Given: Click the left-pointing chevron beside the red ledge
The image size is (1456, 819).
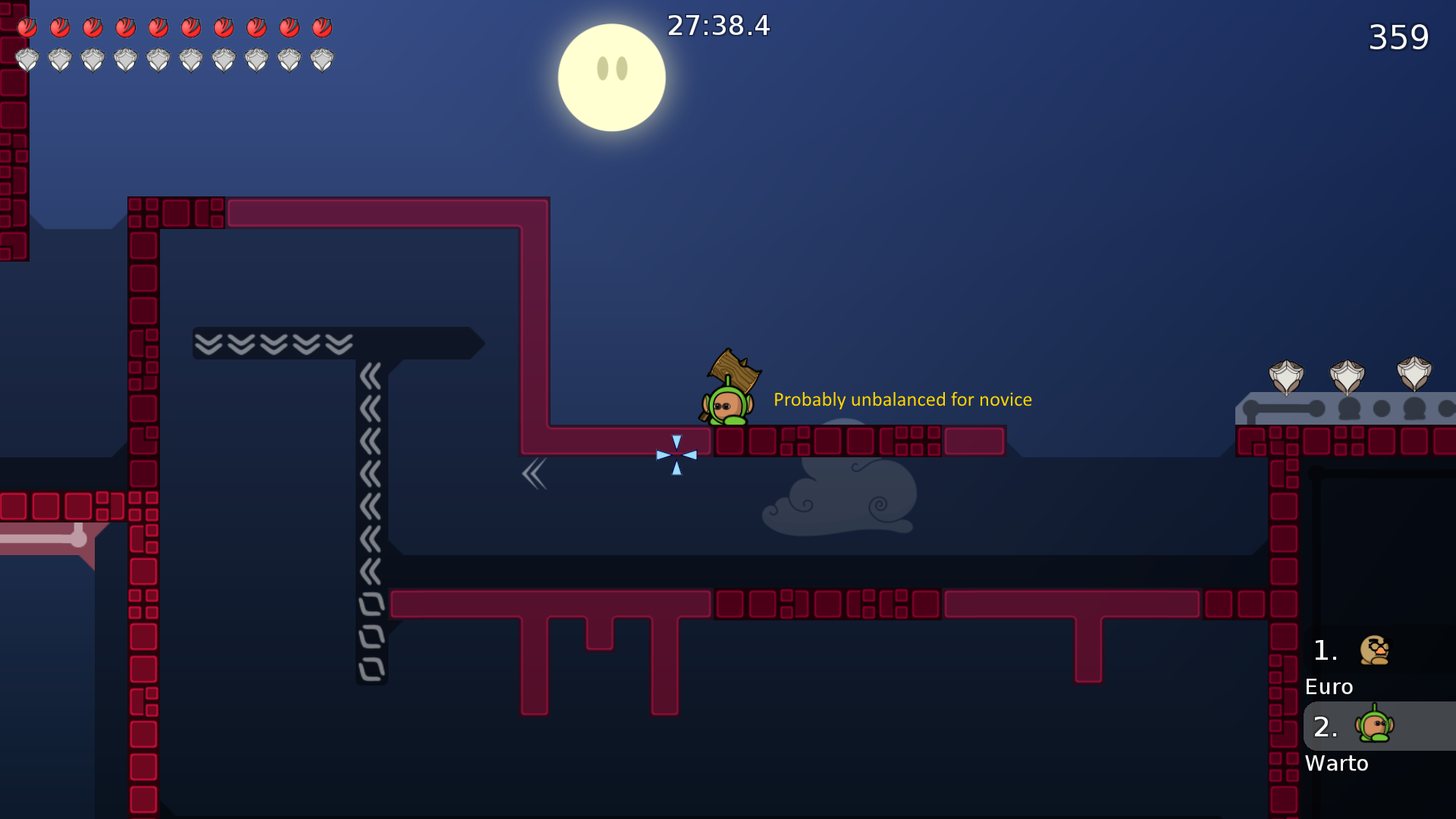Looking at the screenshot, I should tap(535, 473).
